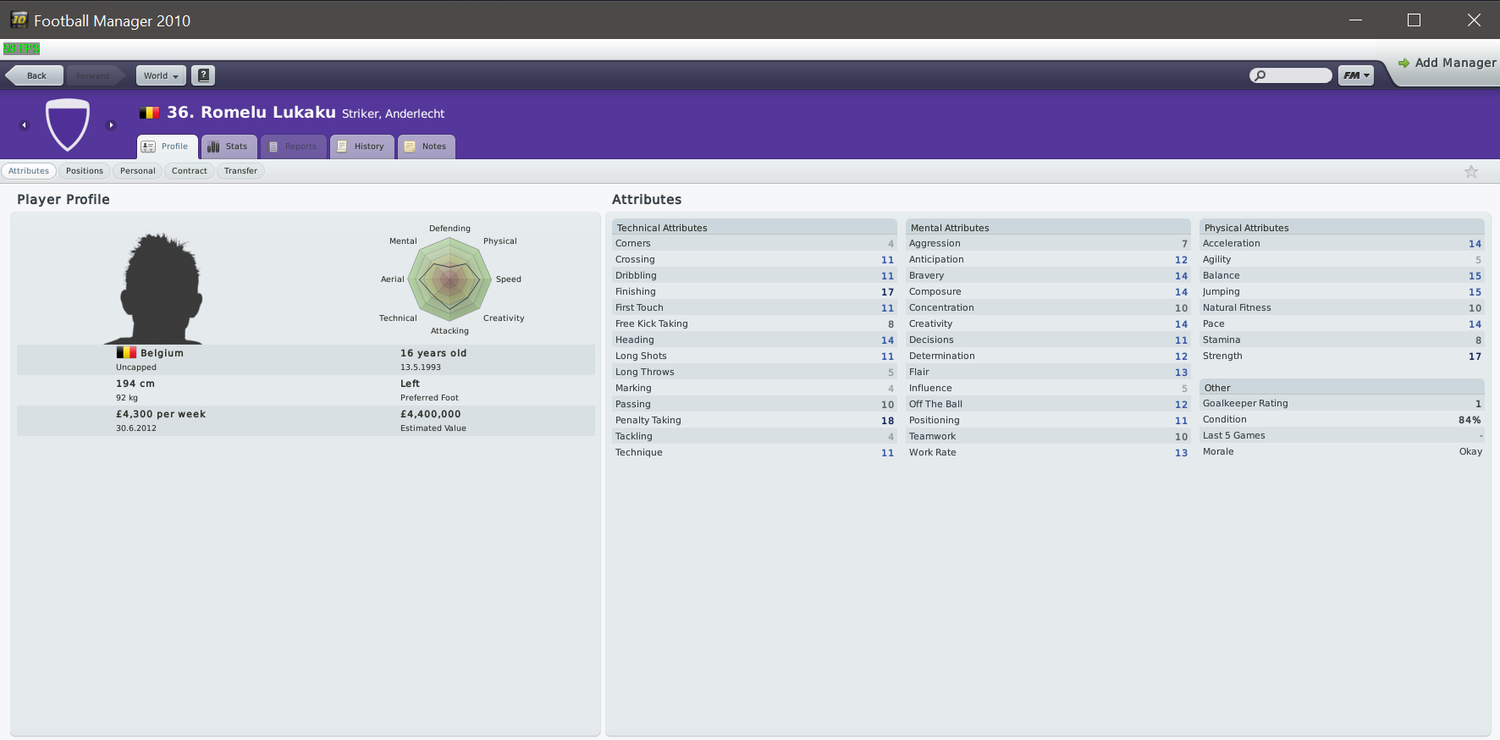The image size is (1500, 740).
Task: Show the Positions sub-section
Action: point(85,171)
